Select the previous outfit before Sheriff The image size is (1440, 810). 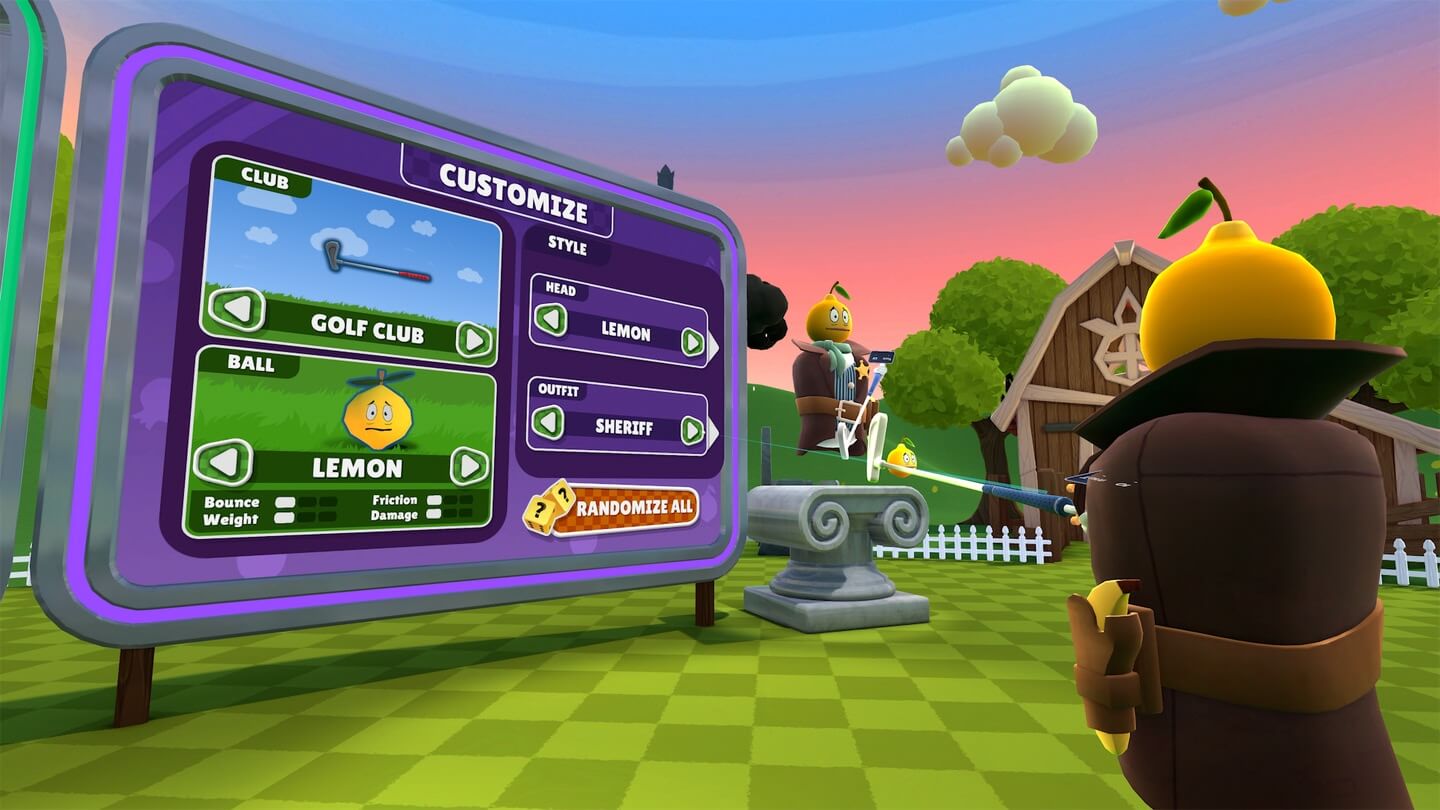click(547, 422)
